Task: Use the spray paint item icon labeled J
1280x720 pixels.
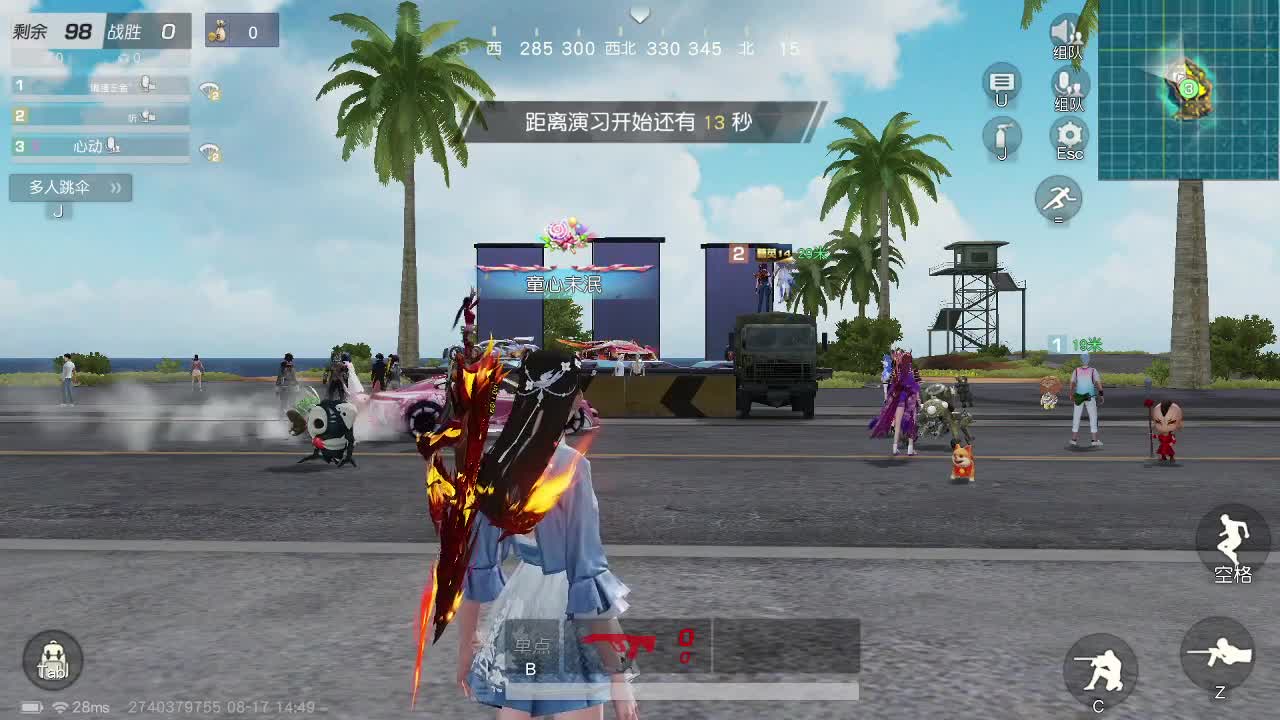Action: (x=1001, y=135)
